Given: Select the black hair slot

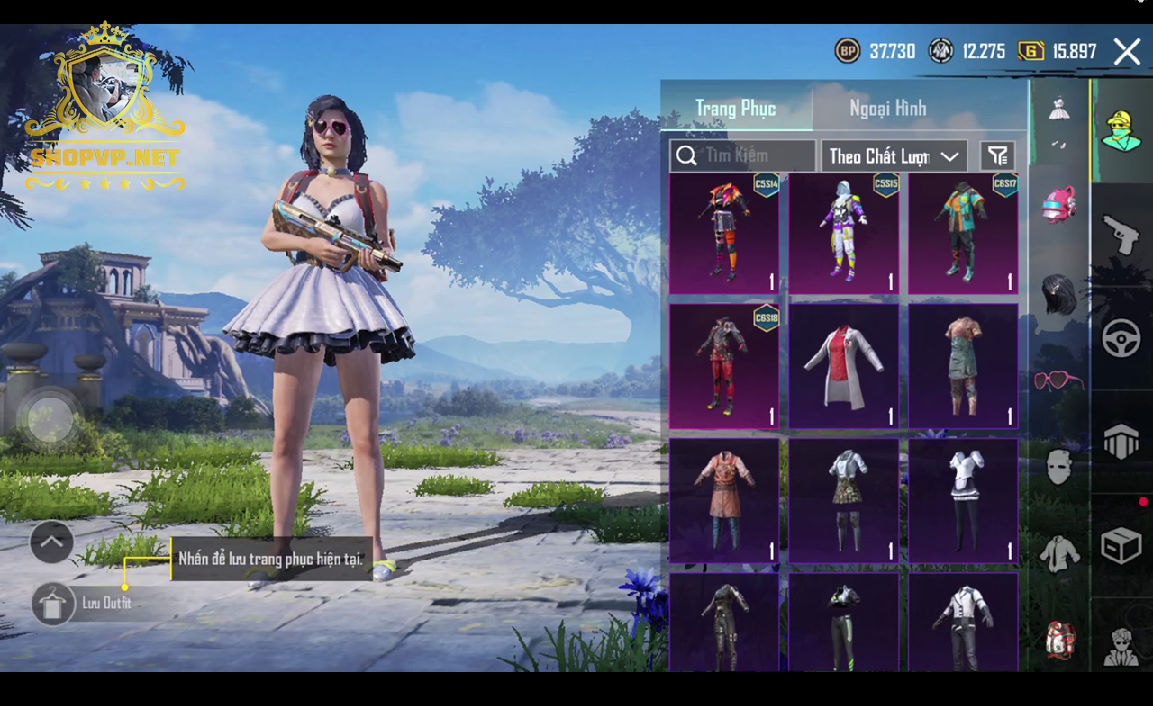Looking at the screenshot, I should pos(1059,295).
